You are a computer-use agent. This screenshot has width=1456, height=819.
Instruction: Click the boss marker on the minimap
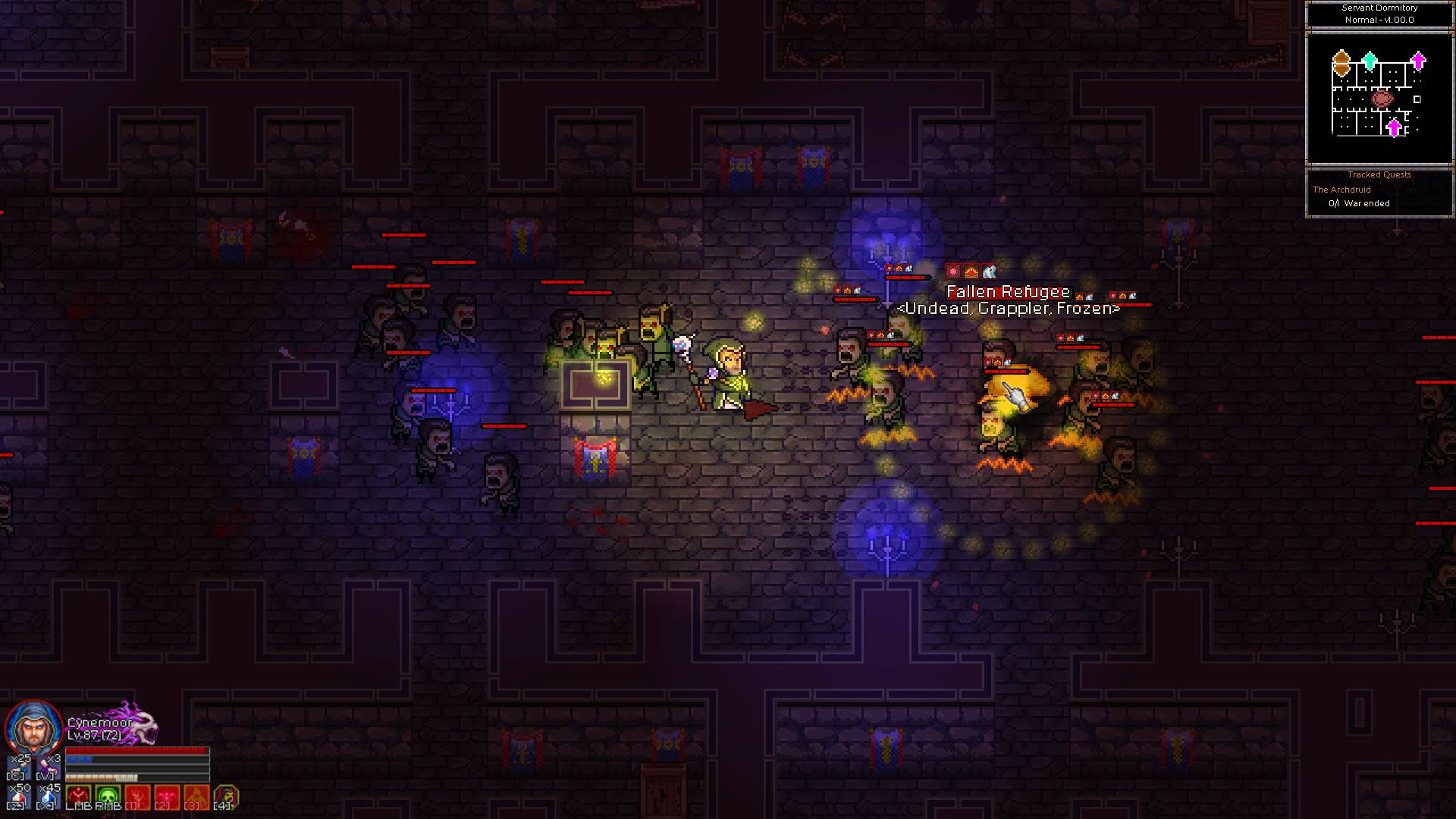coord(1382,99)
